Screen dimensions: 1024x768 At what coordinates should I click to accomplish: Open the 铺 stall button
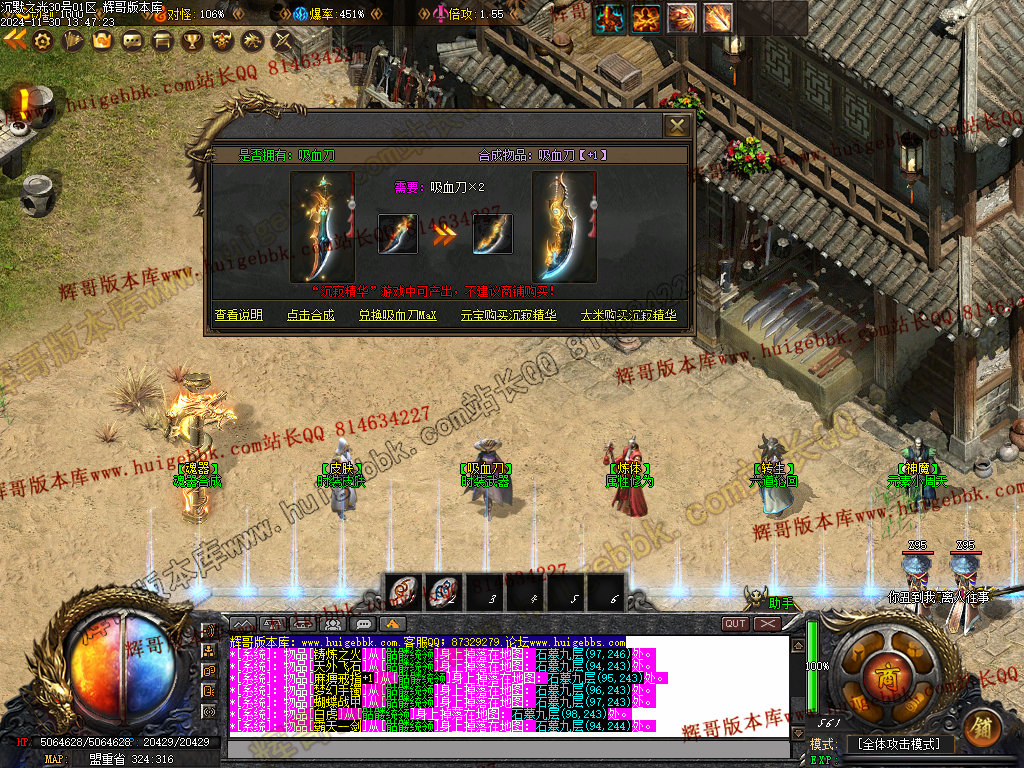click(980, 728)
